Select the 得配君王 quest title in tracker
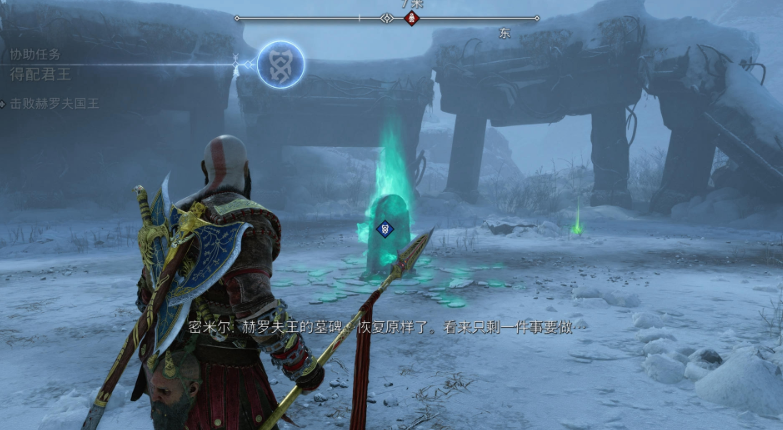The image size is (783, 430). pyautogui.click(x=40, y=74)
